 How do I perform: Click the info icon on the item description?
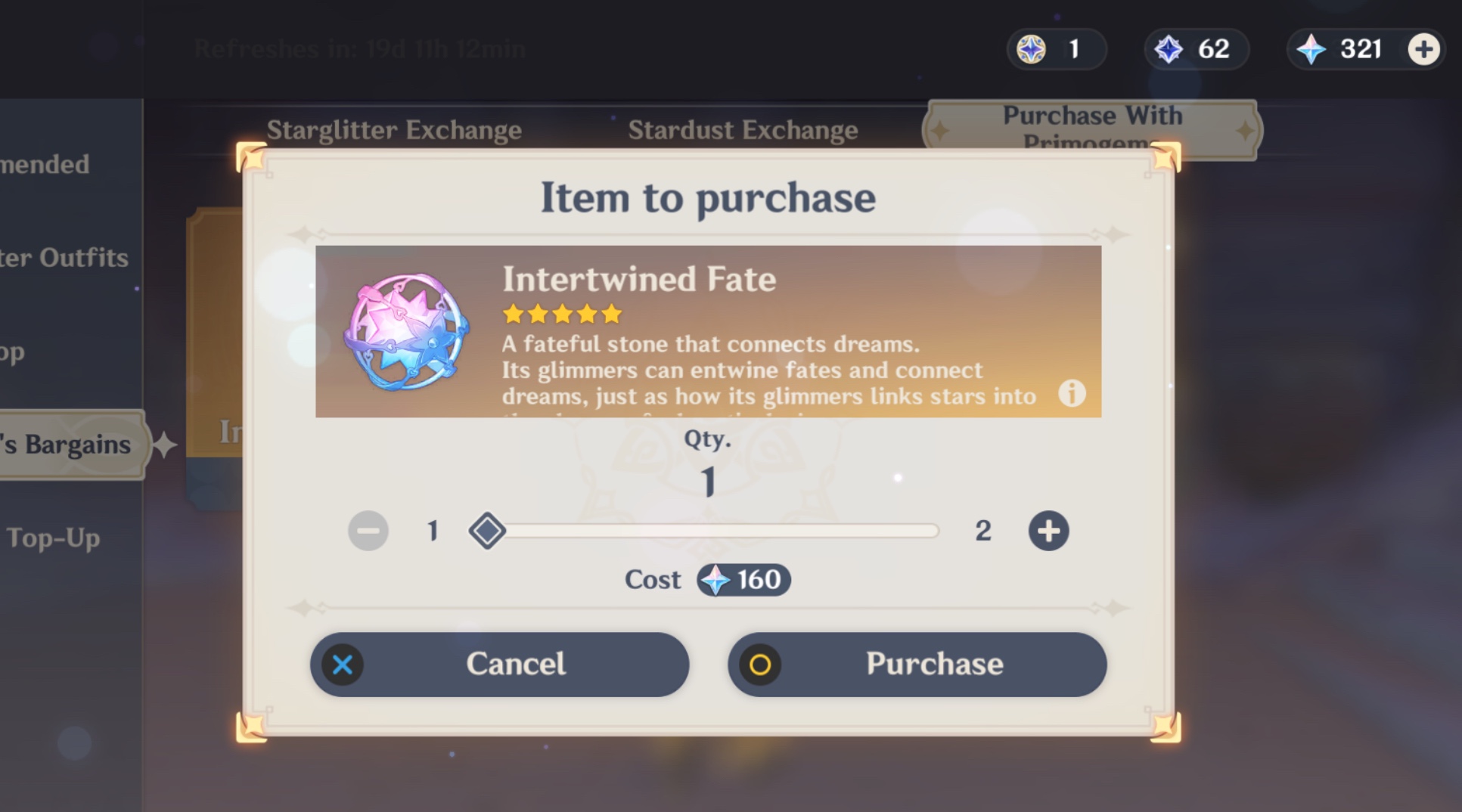[1072, 394]
